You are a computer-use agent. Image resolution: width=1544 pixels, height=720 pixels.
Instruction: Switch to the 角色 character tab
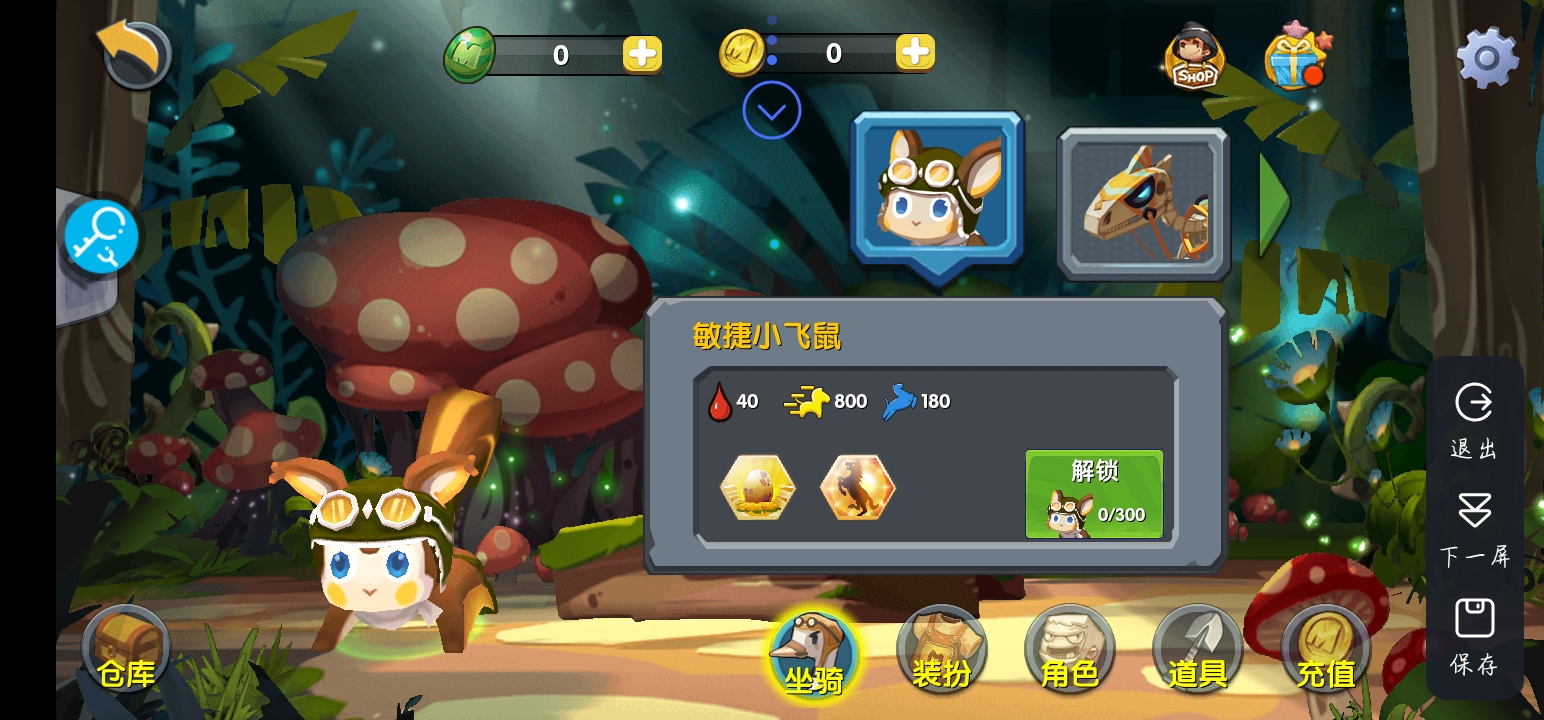point(1069,652)
